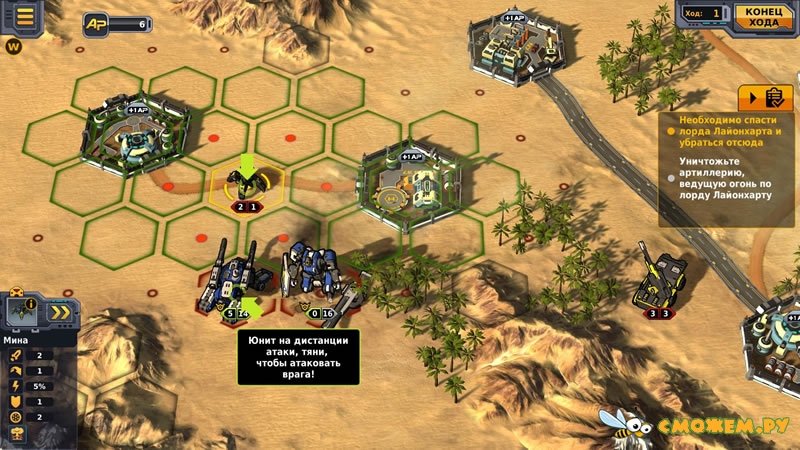This screenshot has height=450, width=800.
Task: Select the lord Lionheart mech with 0 and 16
Action: tap(315, 275)
